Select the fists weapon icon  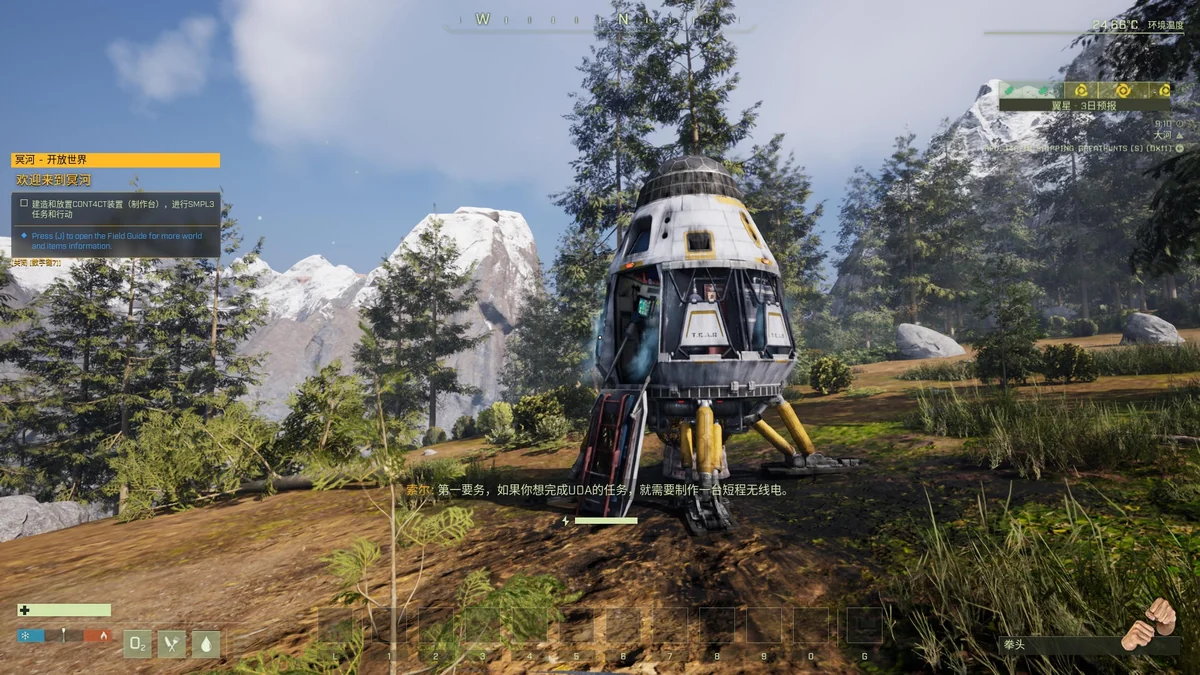tap(1149, 624)
